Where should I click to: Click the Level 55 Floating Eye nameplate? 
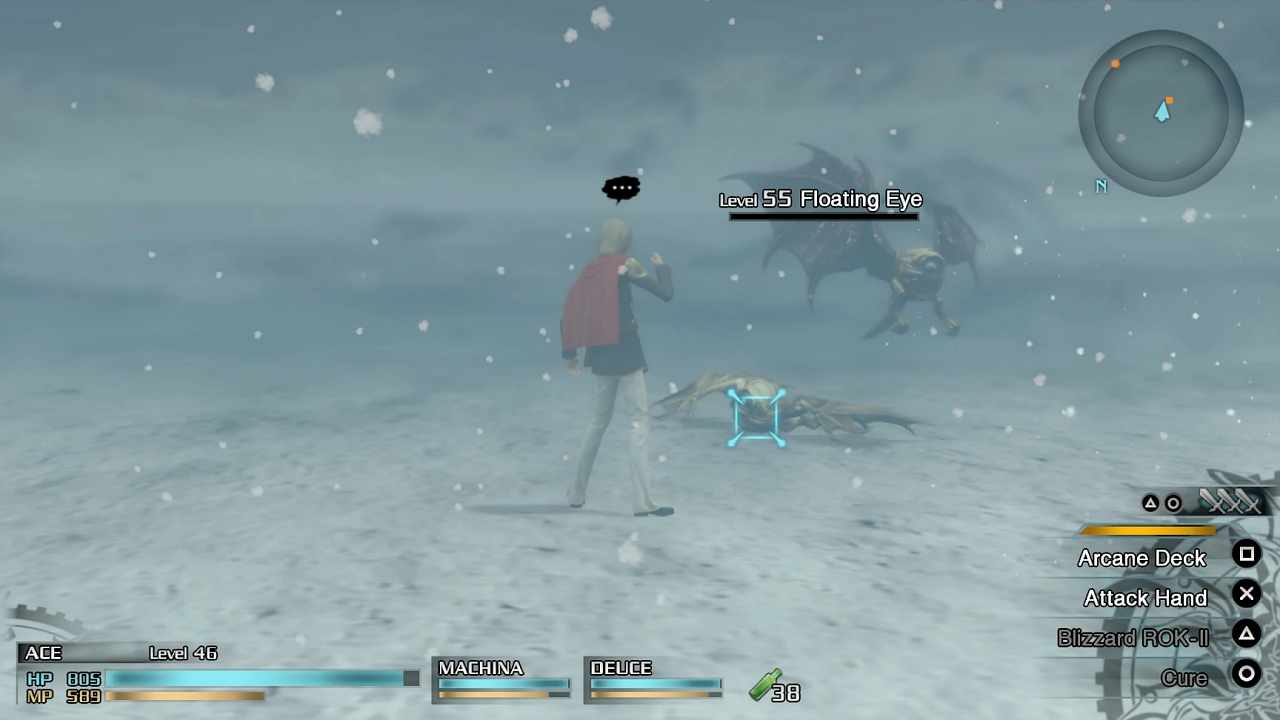(x=820, y=199)
